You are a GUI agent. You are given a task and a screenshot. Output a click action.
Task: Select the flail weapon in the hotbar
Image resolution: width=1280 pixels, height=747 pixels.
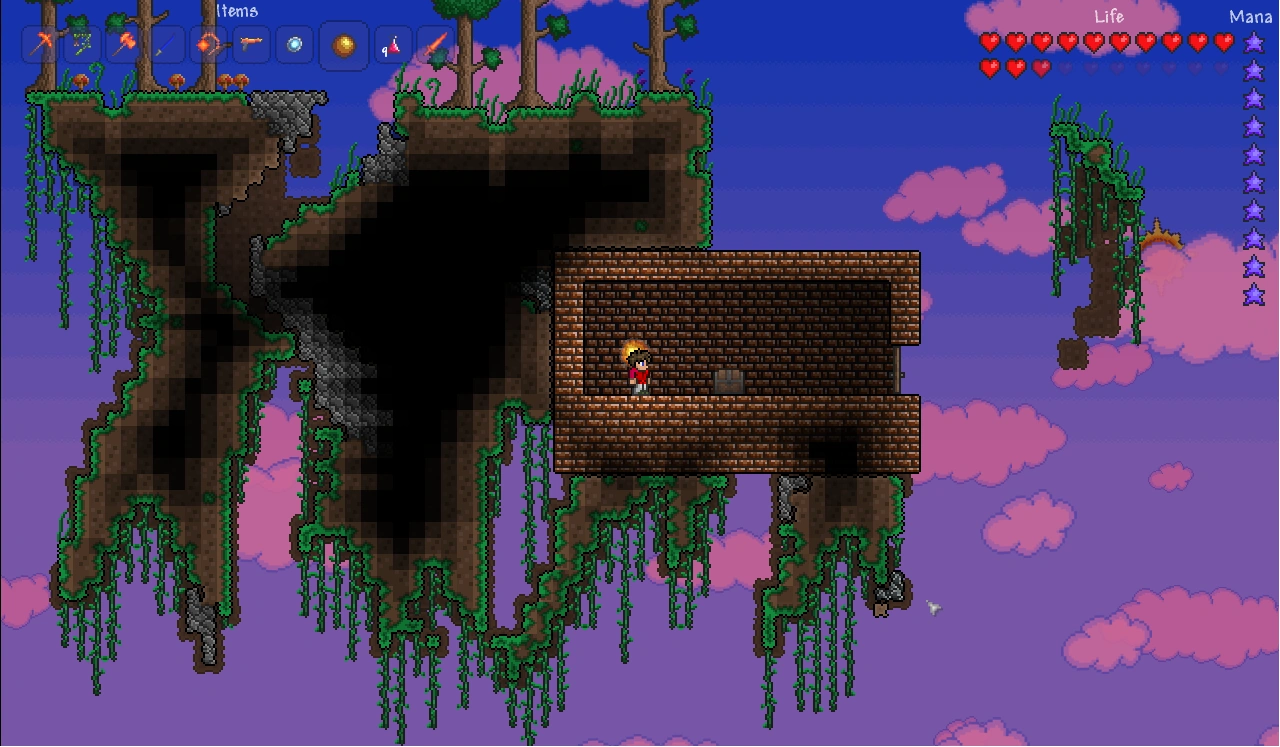[x=209, y=45]
